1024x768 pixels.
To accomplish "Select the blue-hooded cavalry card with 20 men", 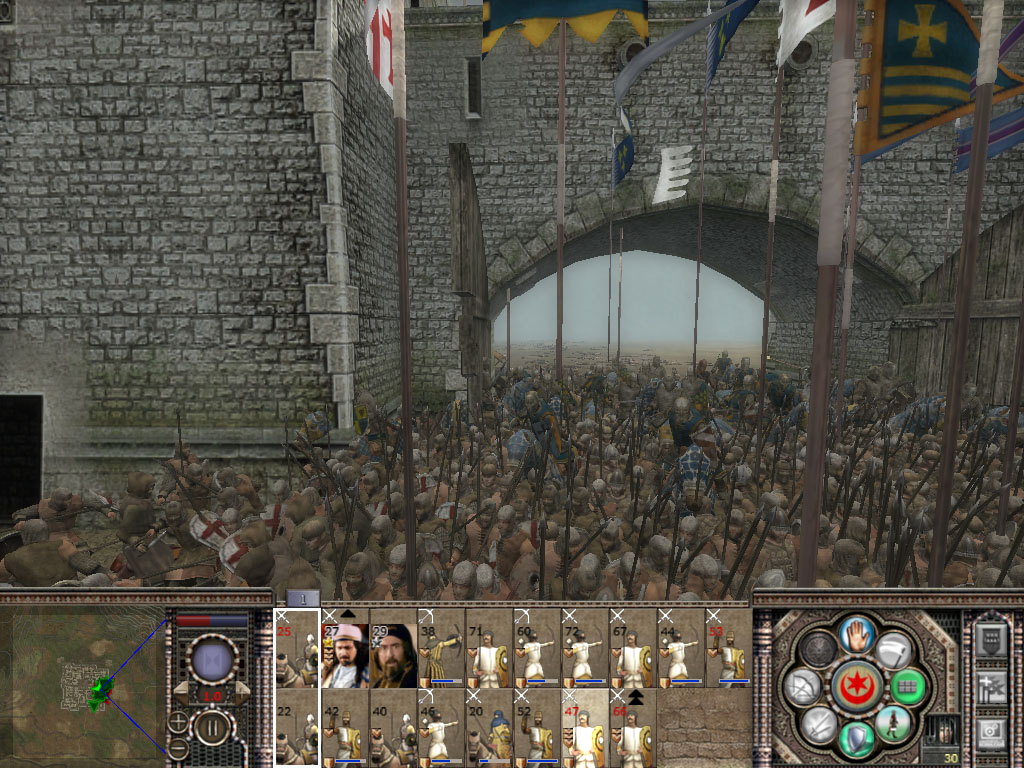I will point(489,727).
